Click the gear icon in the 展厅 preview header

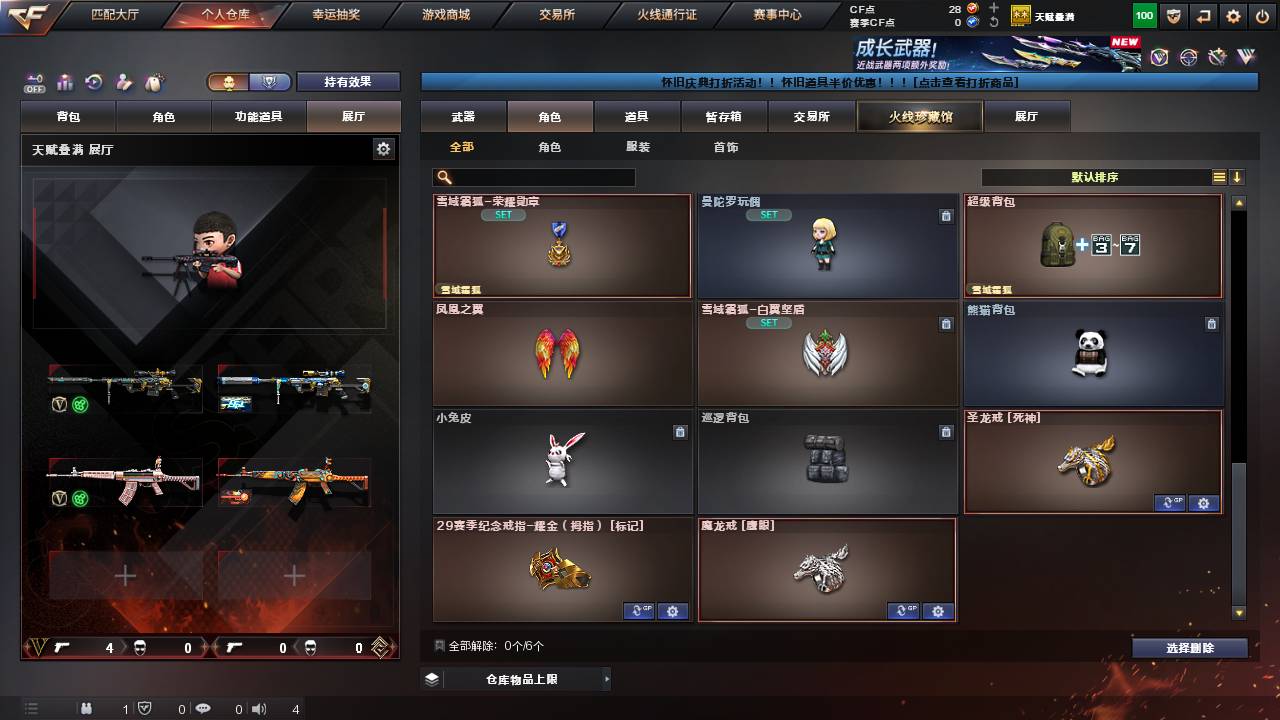pyautogui.click(x=383, y=147)
